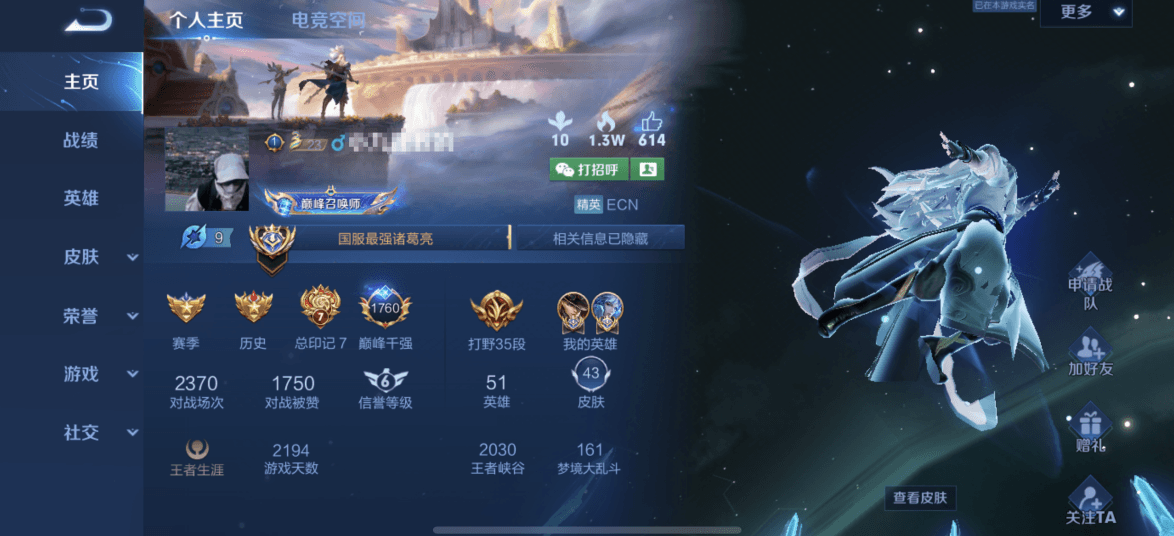Give a like with the thumbs-up icon
The height and width of the screenshot is (536, 1174).
click(652, 124)
